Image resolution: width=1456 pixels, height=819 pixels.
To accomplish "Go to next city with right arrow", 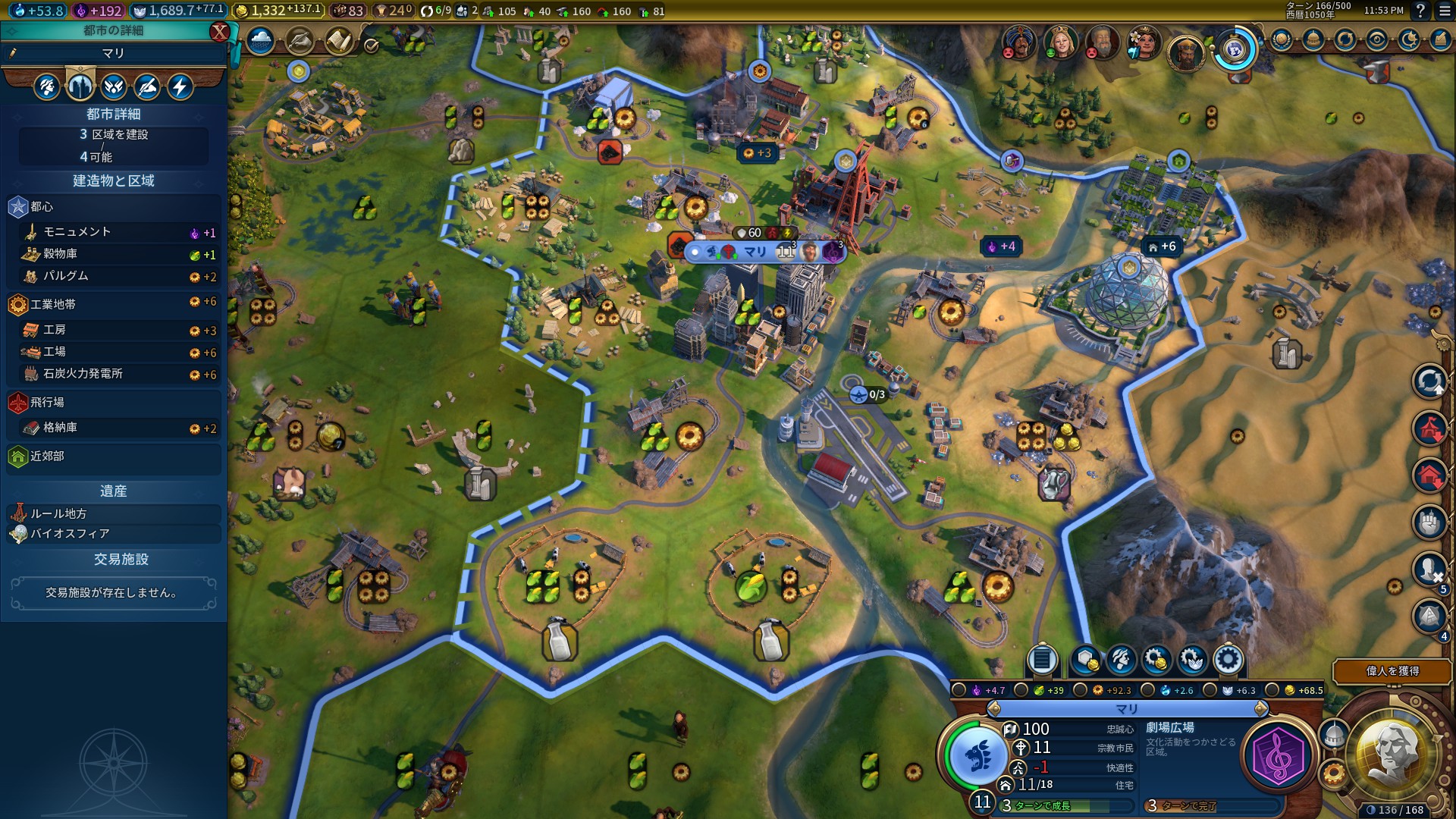I will 1260,708.
